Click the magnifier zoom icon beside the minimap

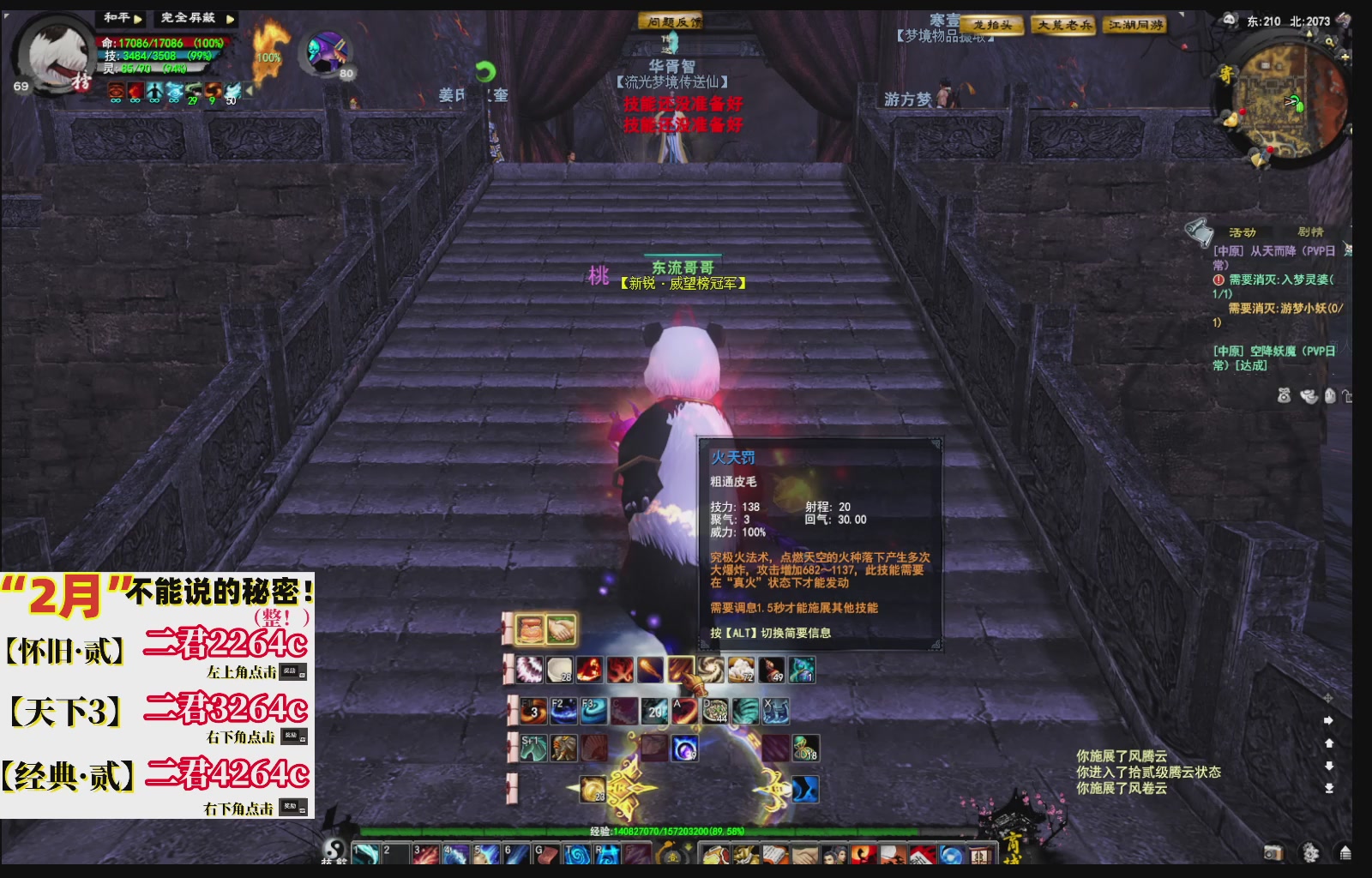pyautogui.click(x=1328, y=40)
